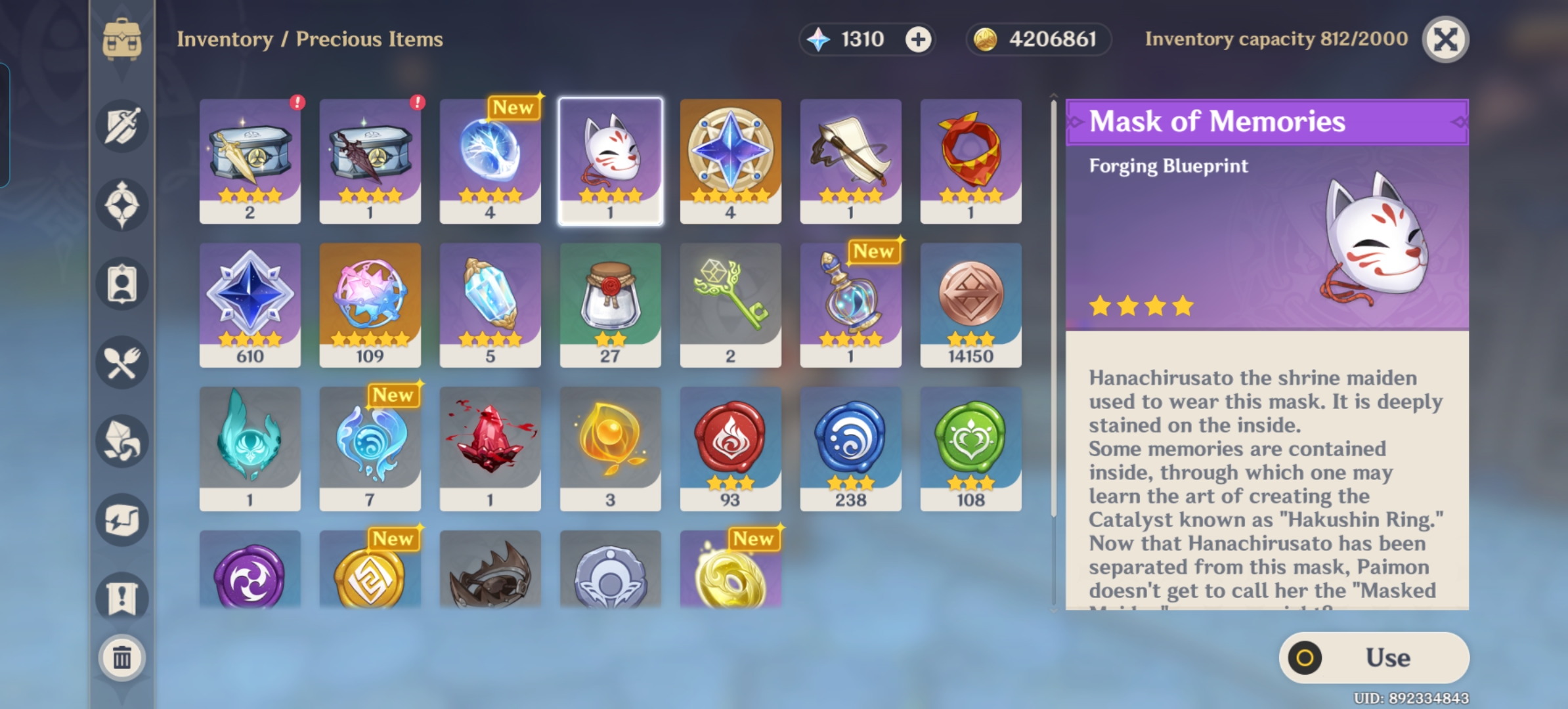This screenshot has width=1568, height=709.
Task: Open the Gadget inventory tab
Action: pos(121,519)
